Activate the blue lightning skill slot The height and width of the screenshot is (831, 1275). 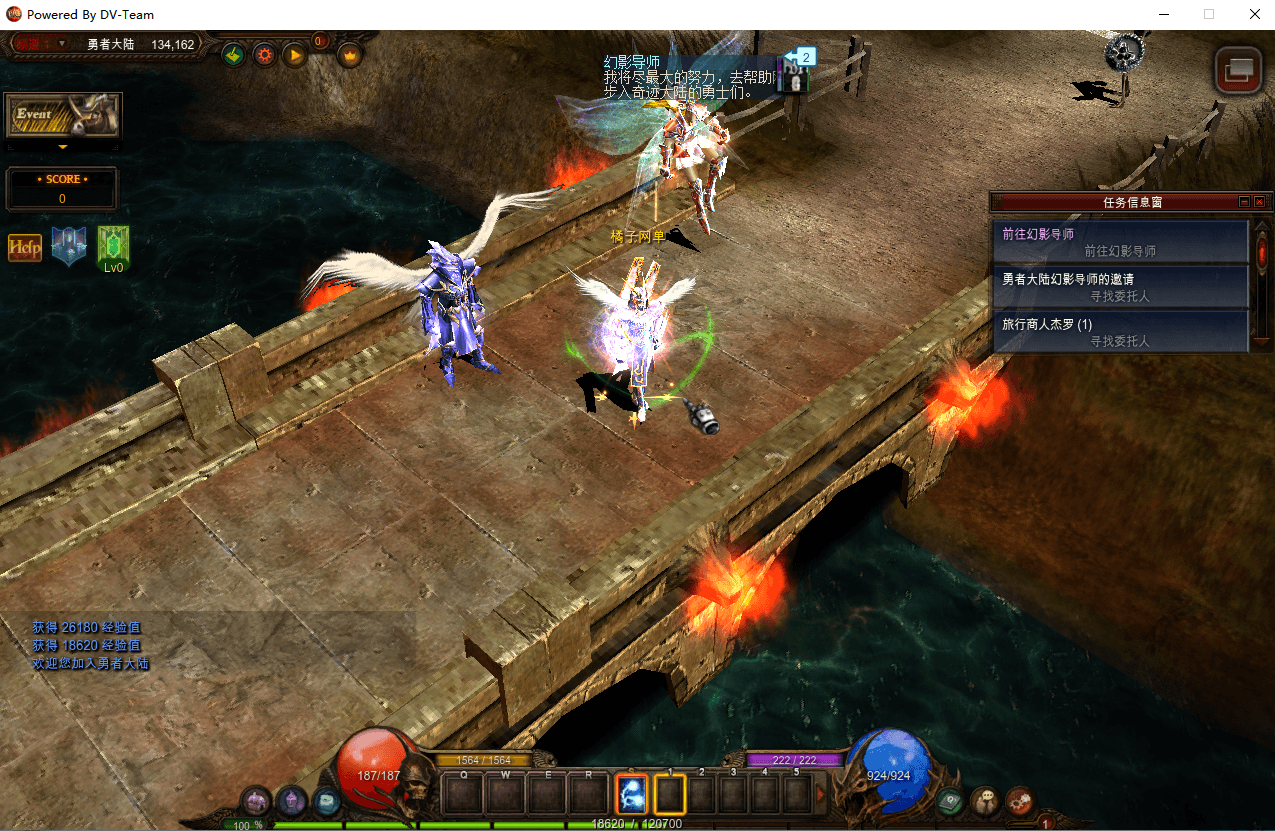(x=632, y=795)
